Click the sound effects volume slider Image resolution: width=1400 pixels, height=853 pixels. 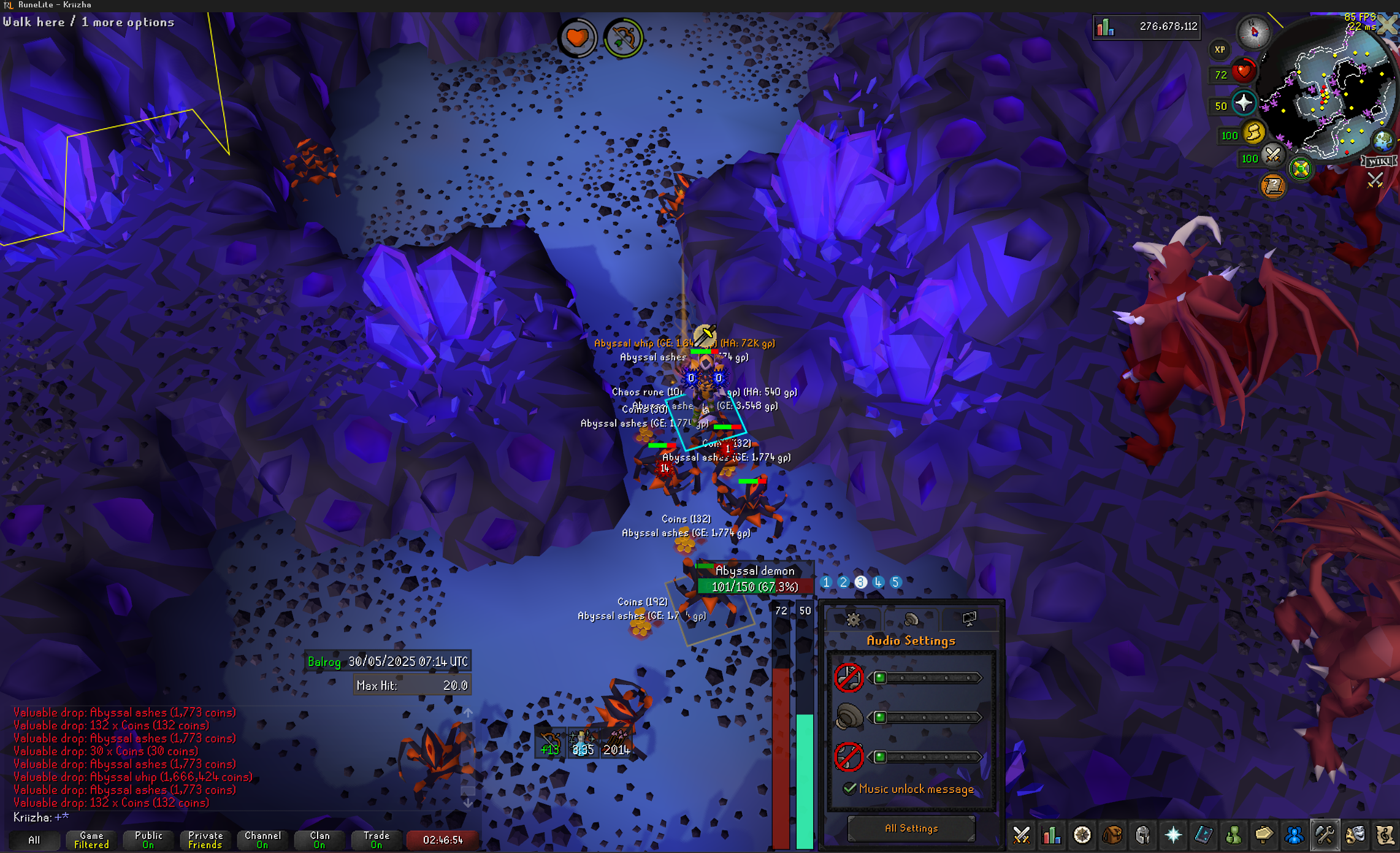tap(926, 717)
